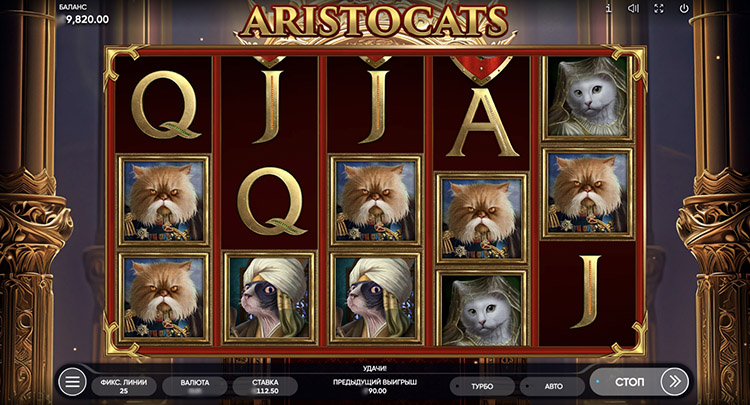Select the ФИКС. ЛИНИИ paylines field
The width and height of the screenshot is (750, 405).
tap(124, 386)
